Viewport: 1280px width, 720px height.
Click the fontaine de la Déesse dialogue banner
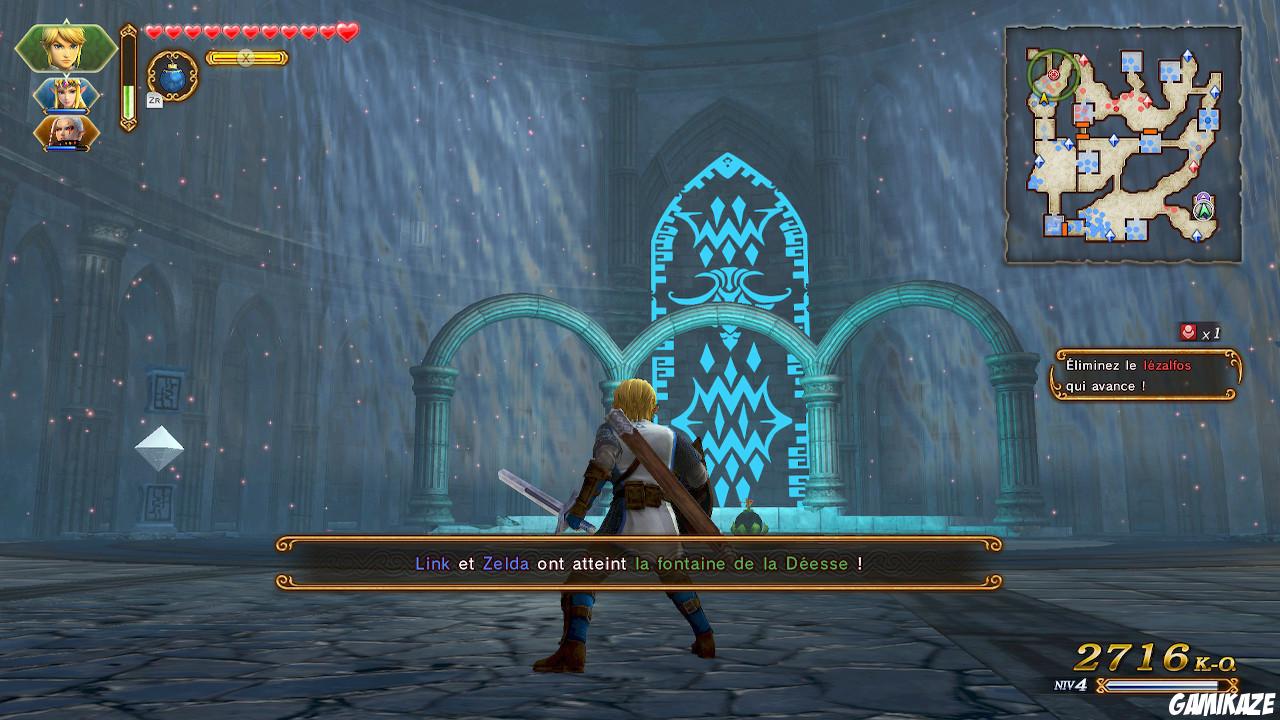[x=640, y=562]
